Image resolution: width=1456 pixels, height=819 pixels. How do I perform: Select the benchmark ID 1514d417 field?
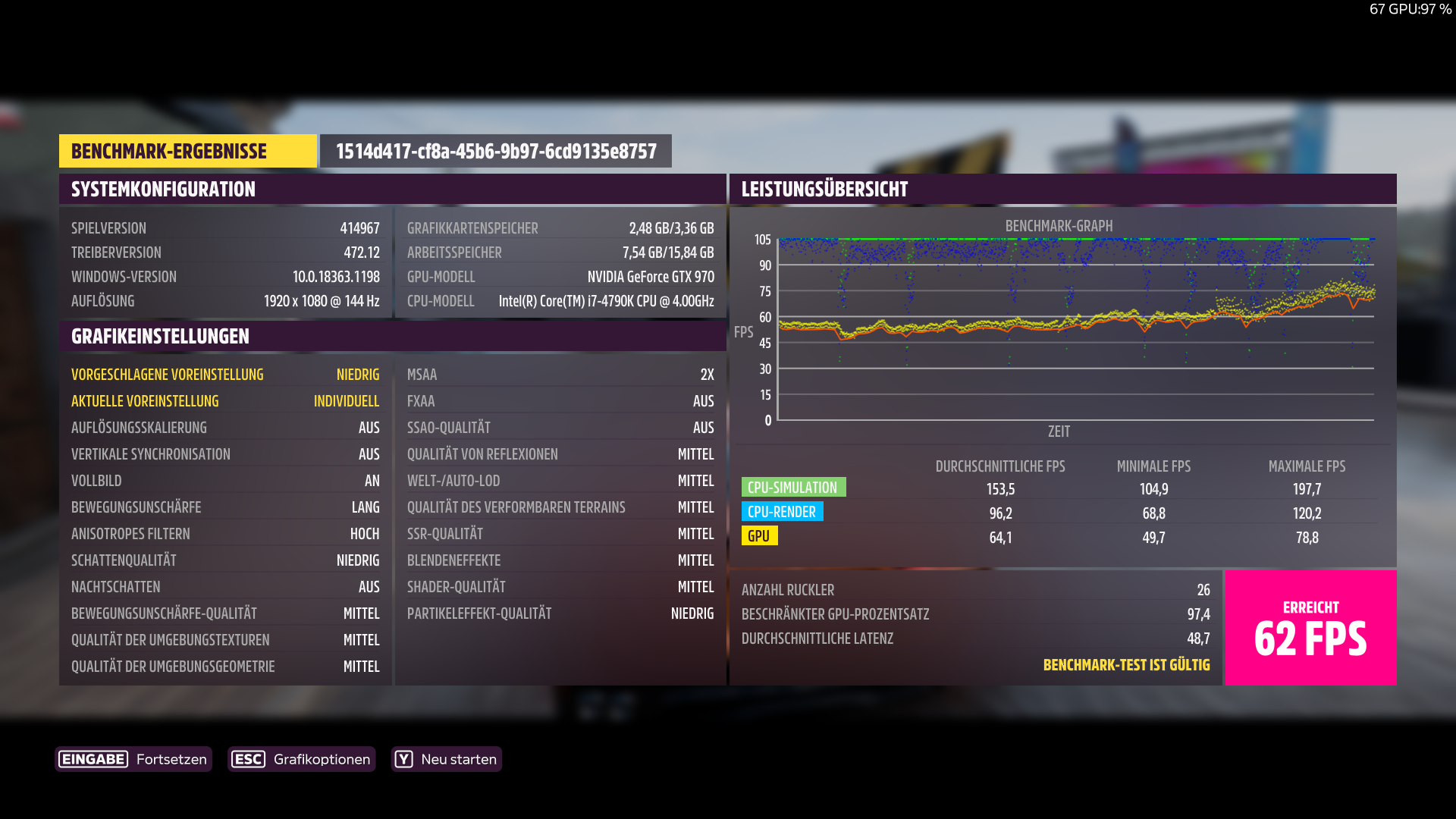(496, 150)
